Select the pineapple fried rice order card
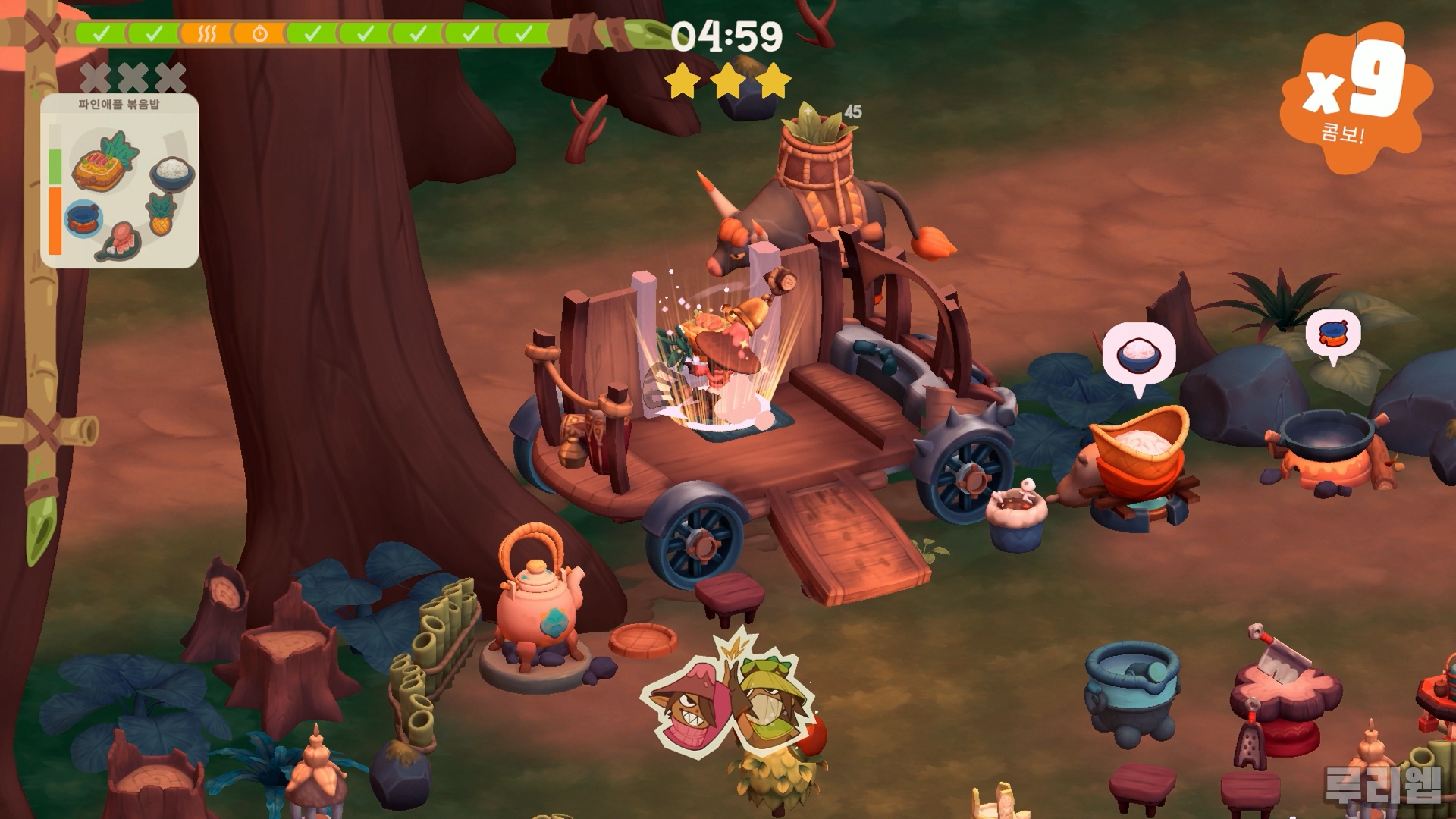The image size is (1456, 819). pyautogui.click(x=120, y=180)
